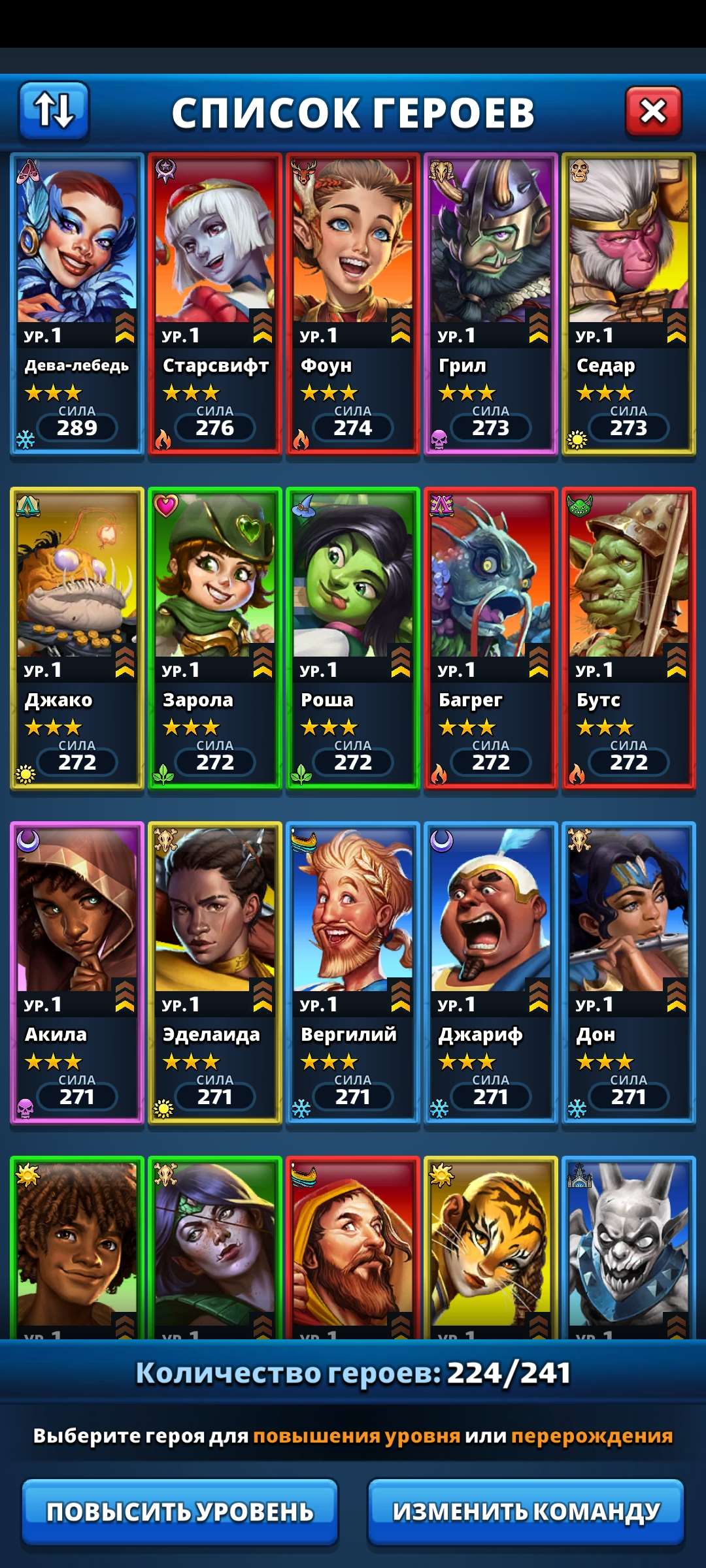706x1568 pixels.
Task: Select the hooded Акила hero card
Action: 77,973
